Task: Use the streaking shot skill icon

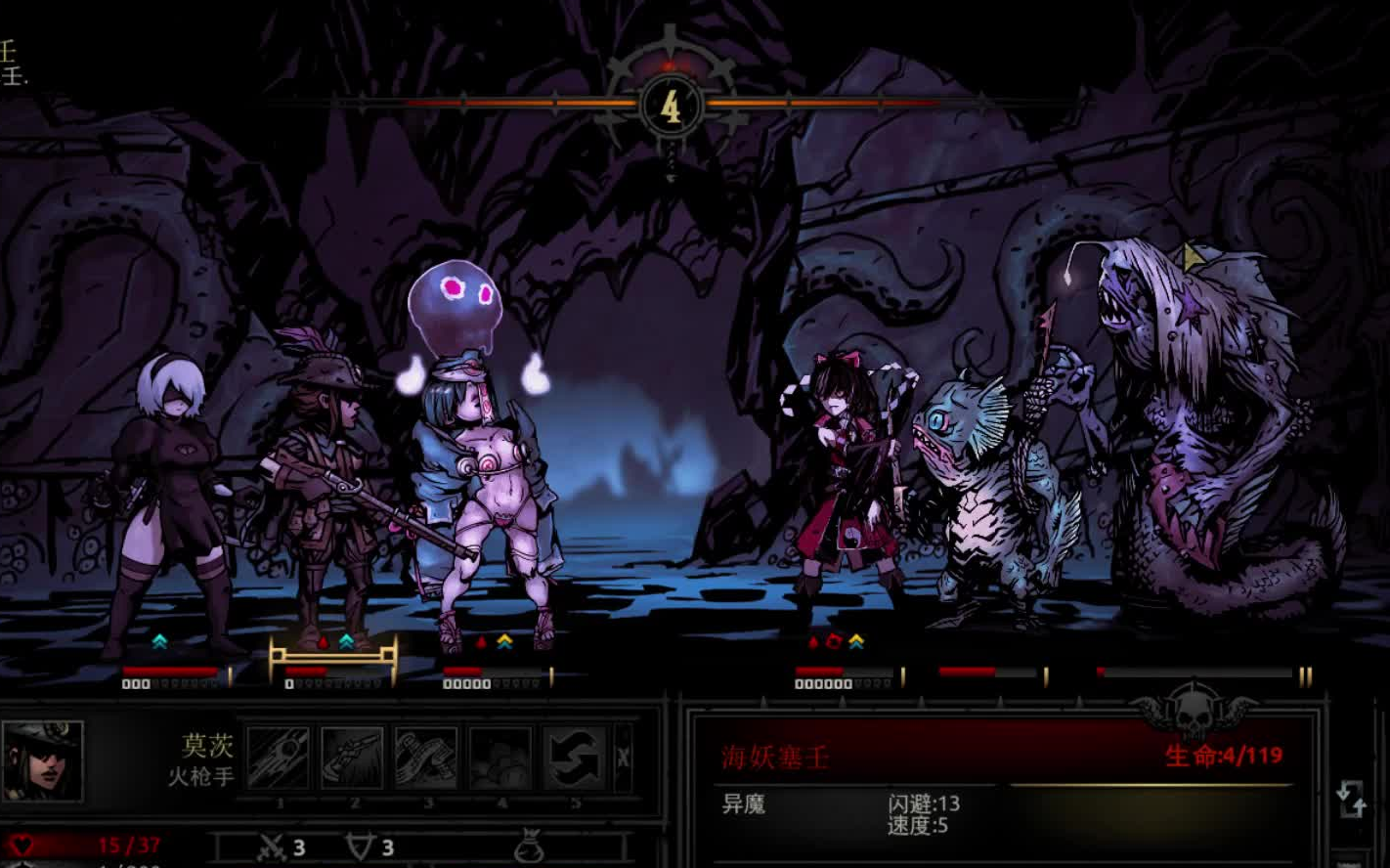Action: click(279, 758)
